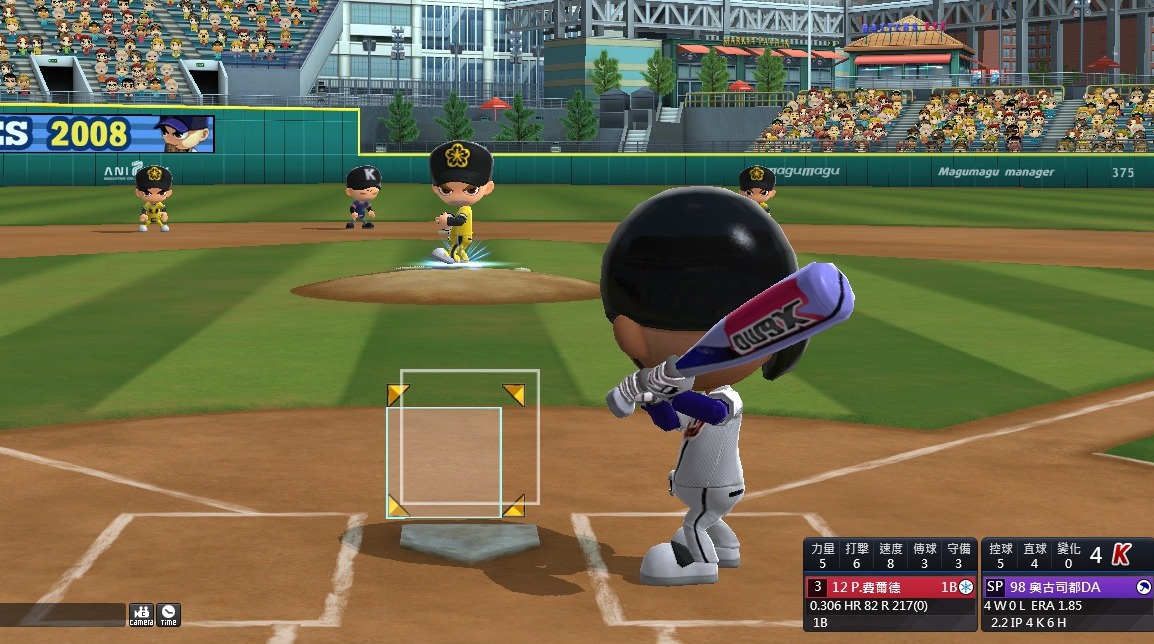The image size is (1154, 644).
Task: Click the chat box bar
Action: pyautogui.click(x=62, y=615)
